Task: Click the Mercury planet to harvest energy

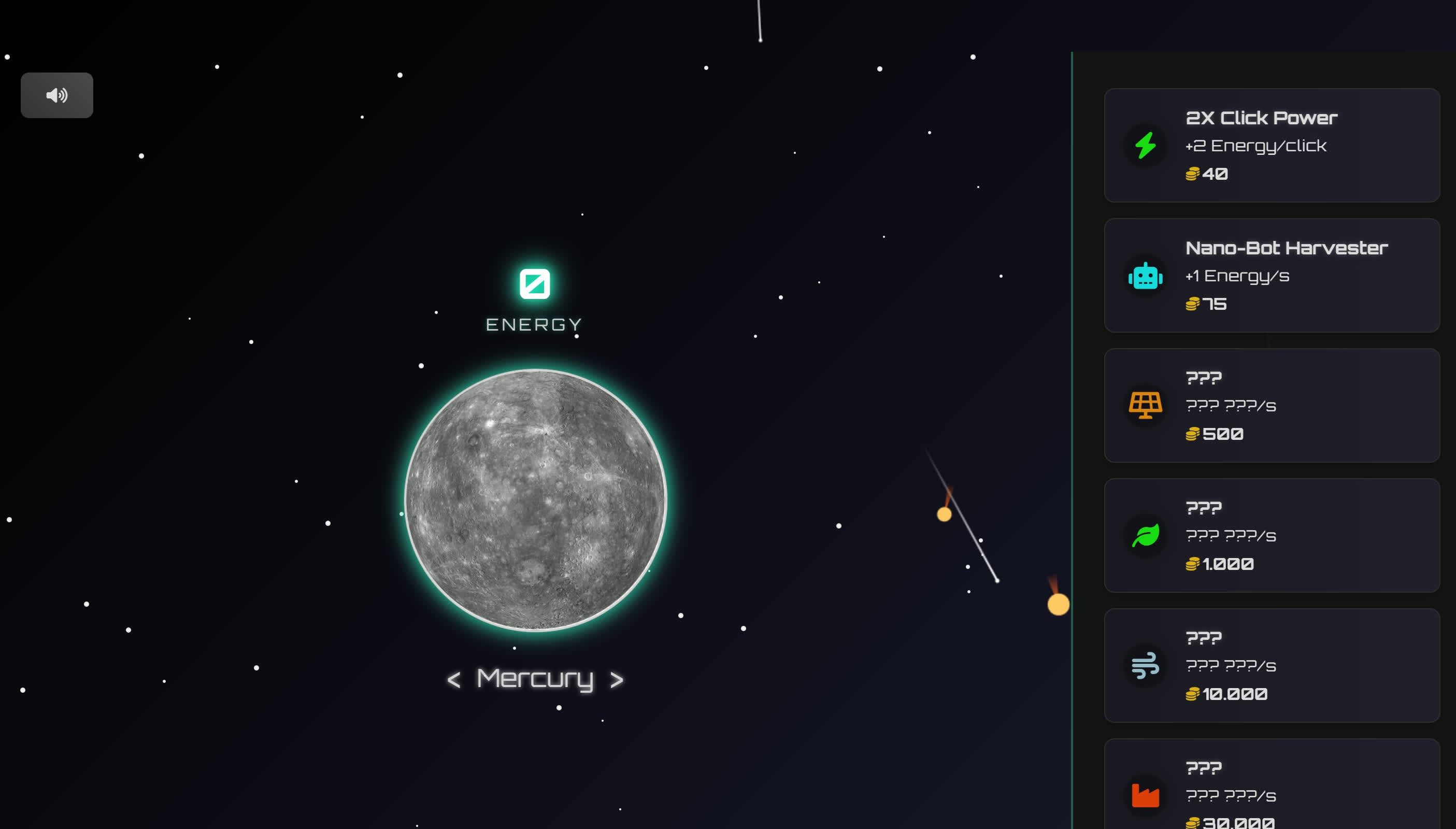Action: point(535,500)
